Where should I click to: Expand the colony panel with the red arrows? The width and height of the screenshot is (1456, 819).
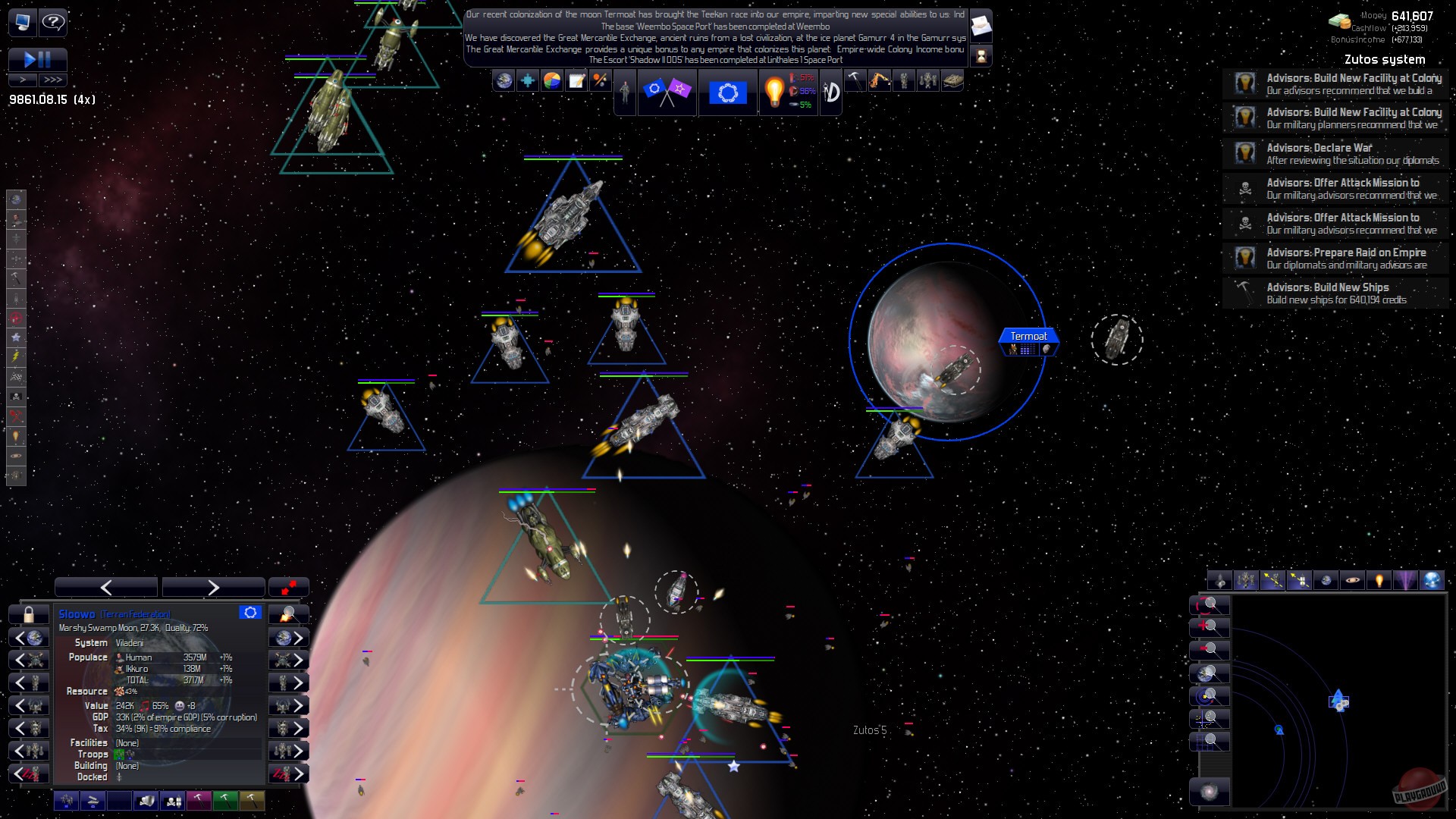click(288, 587)
